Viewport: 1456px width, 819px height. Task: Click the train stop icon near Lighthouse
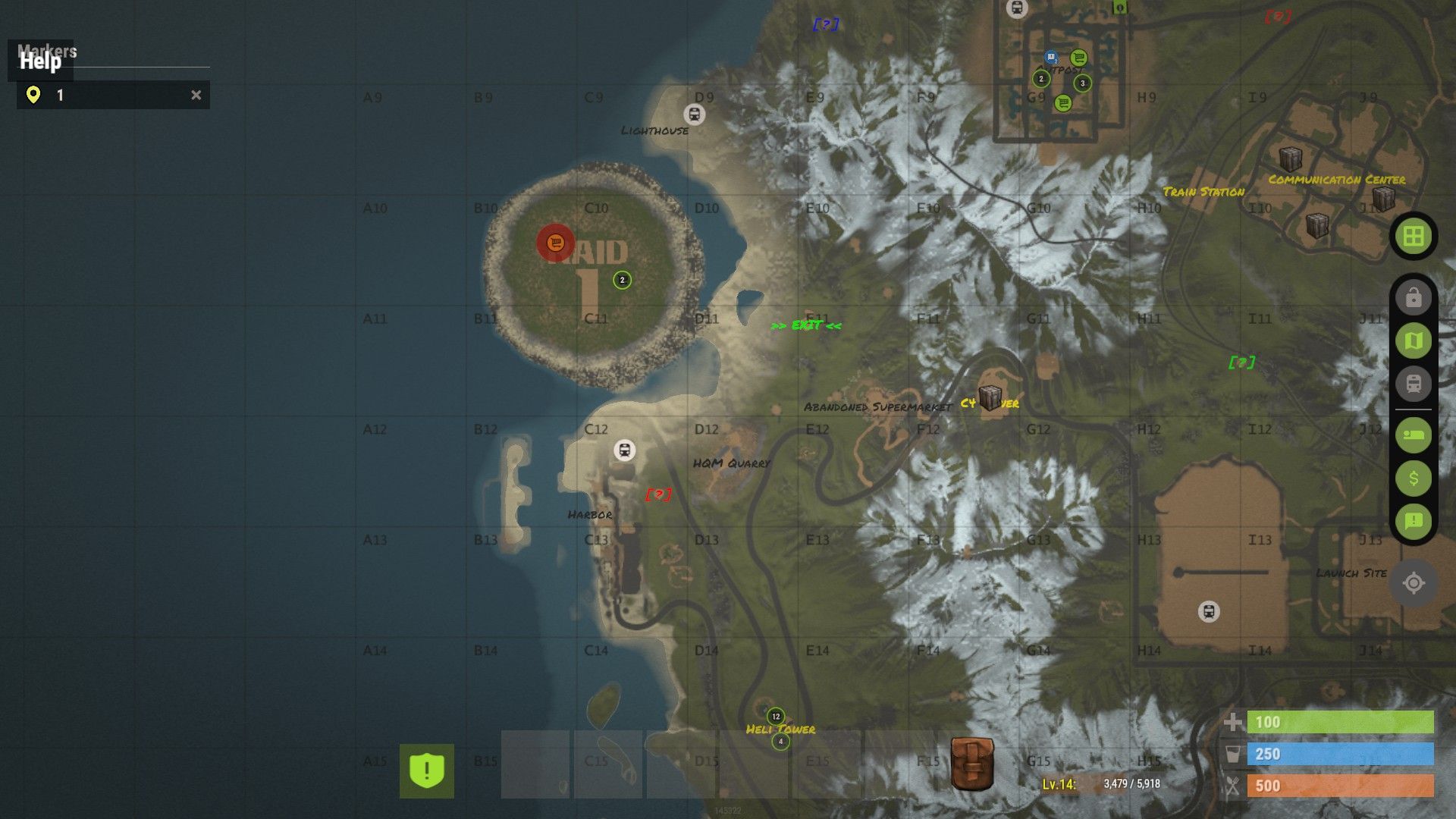click(694, 115)
